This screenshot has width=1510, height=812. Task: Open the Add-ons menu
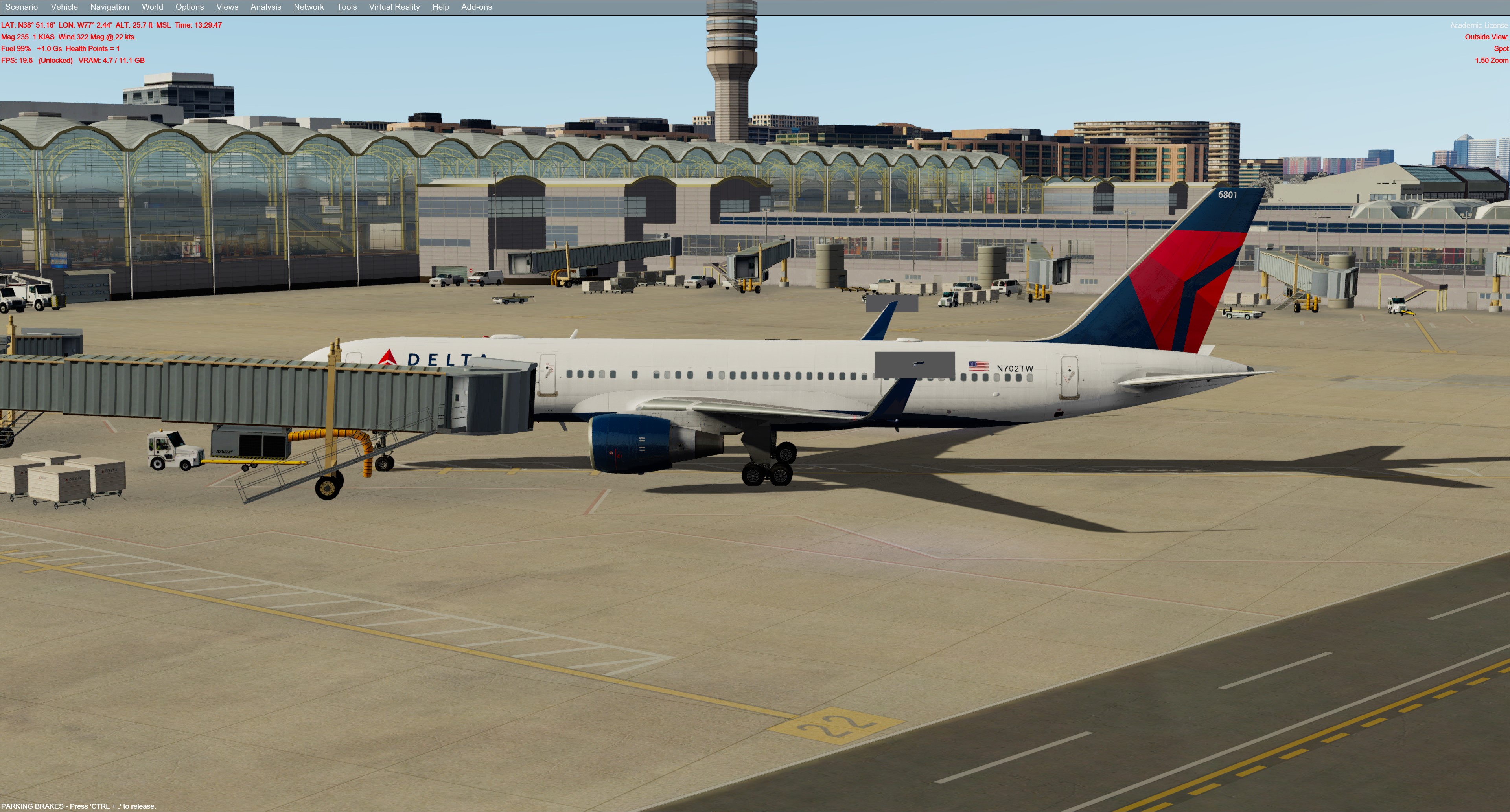pos(477,7)
